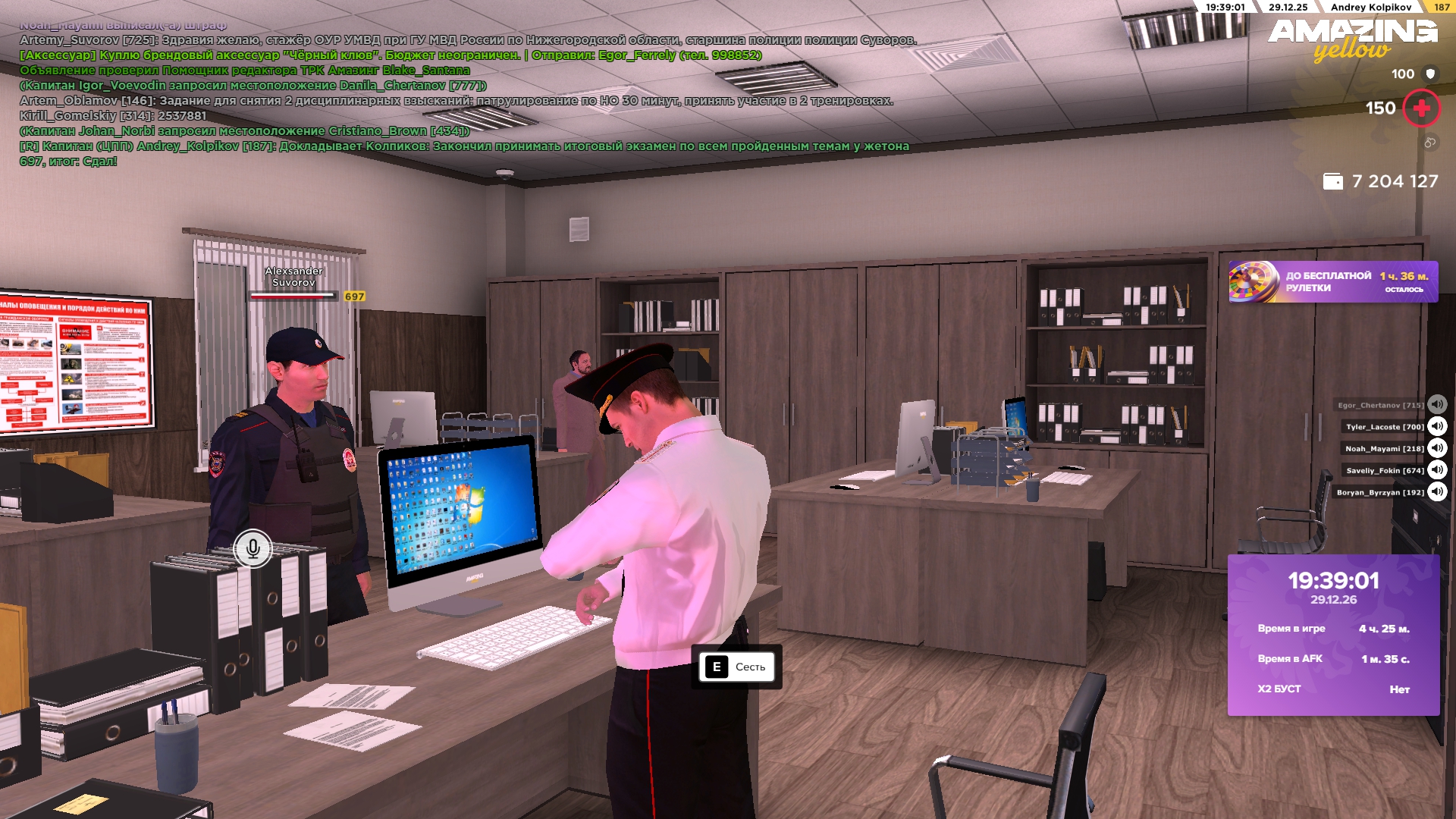Select the wallet money icon
This screenshot has width=1456, height=819.
(1332, 181)
